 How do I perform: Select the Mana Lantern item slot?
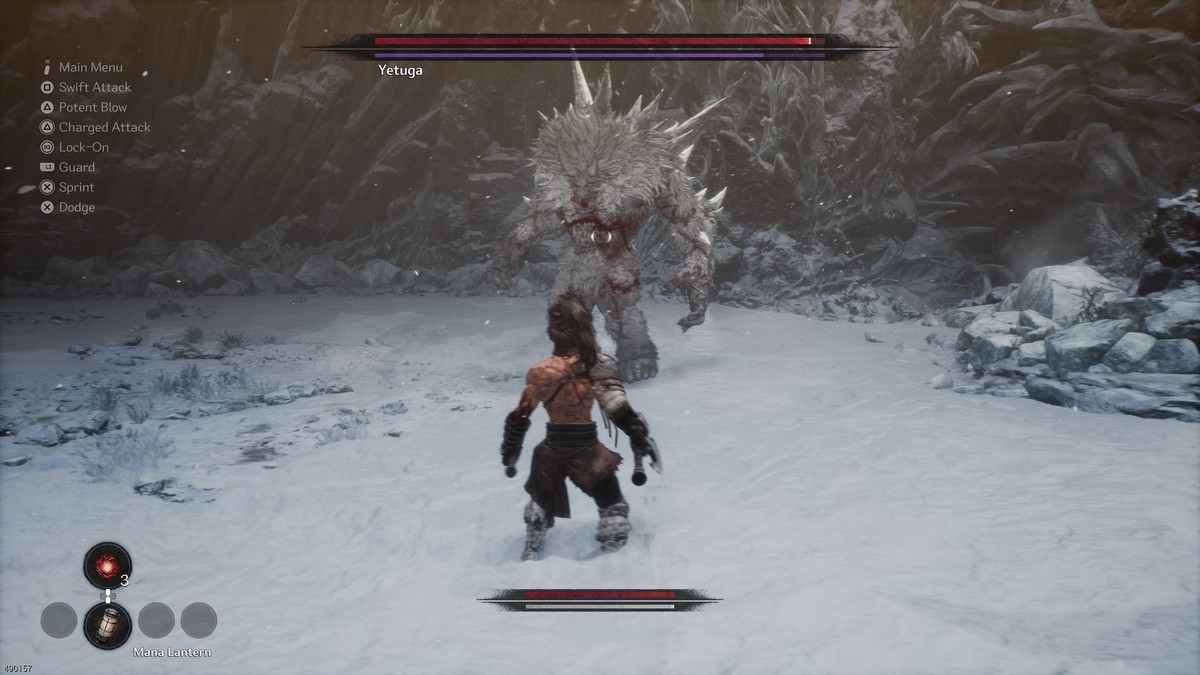pos(107,624)
